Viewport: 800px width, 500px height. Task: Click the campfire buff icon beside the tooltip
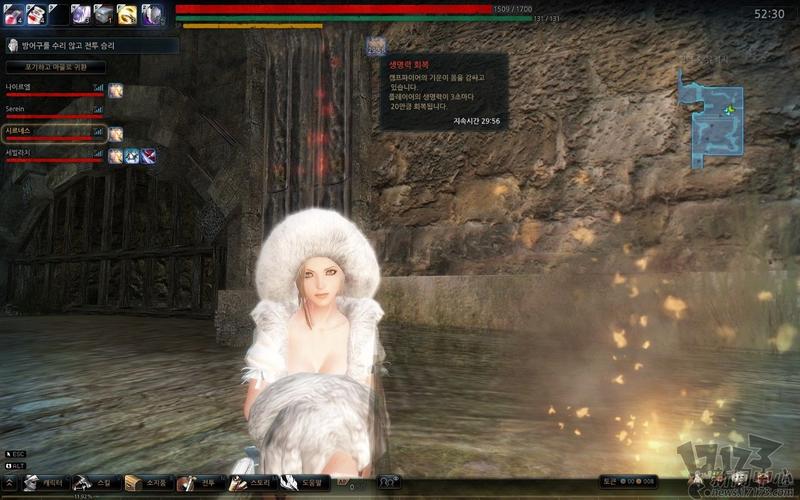pos(375,46)
